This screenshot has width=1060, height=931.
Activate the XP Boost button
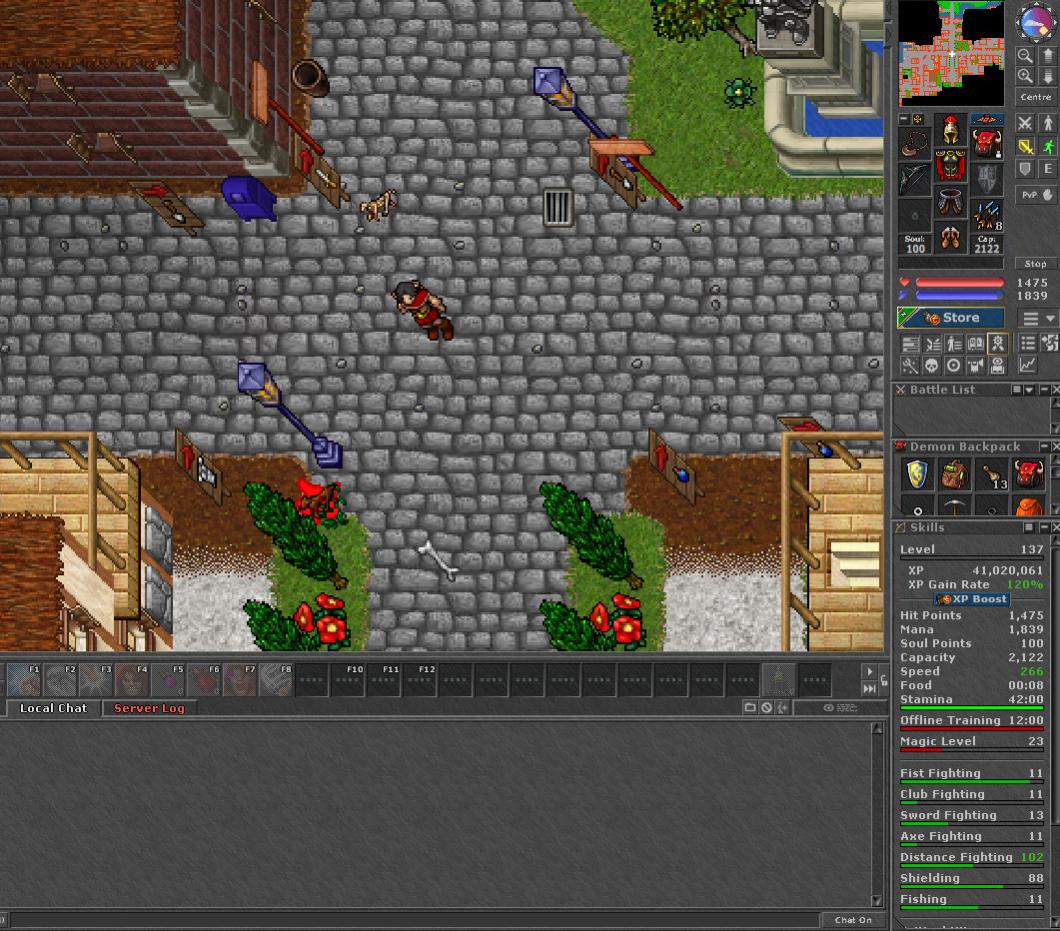(x=971, y=599)
